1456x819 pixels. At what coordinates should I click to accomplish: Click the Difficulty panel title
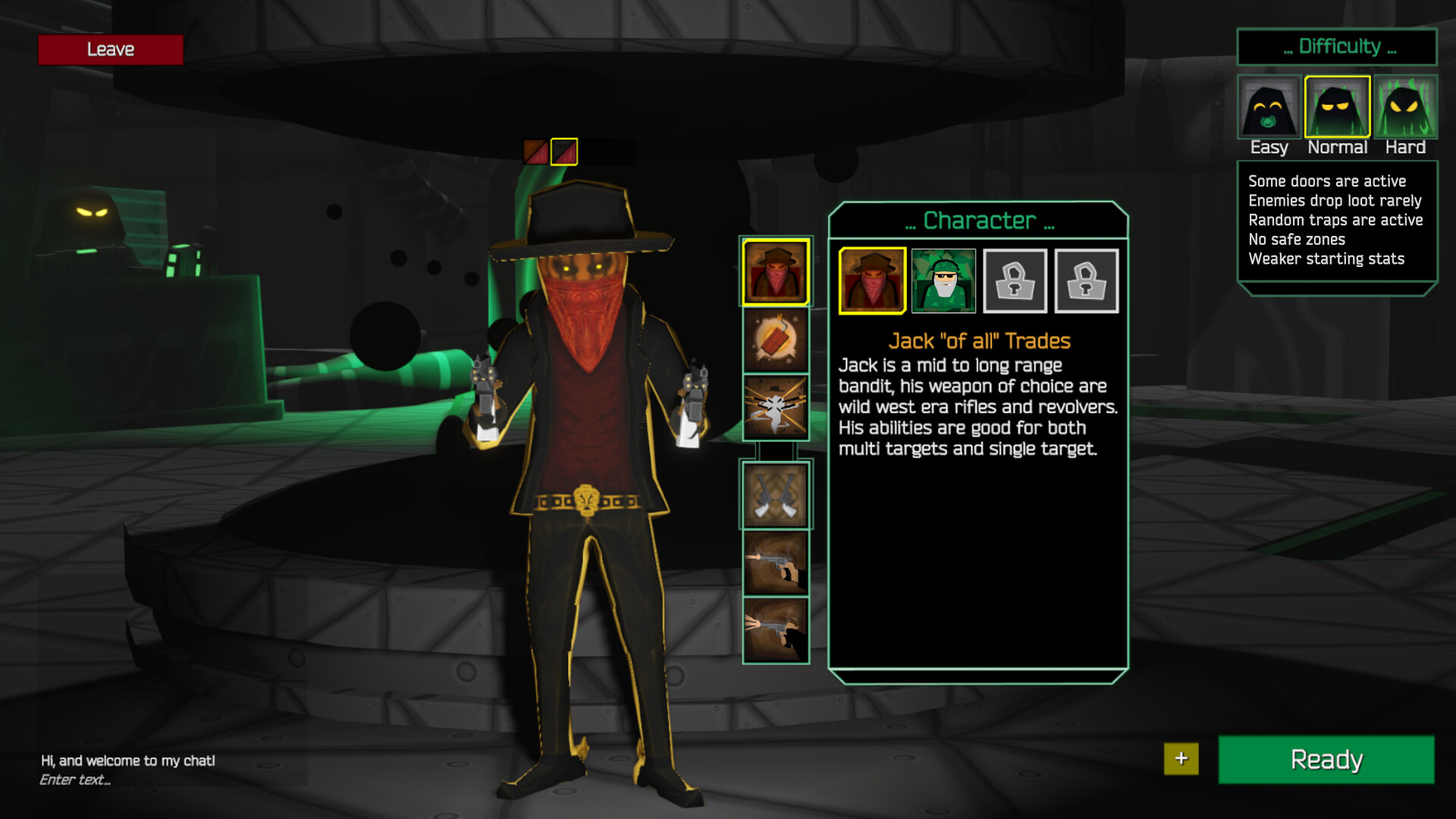(1337, 47)
